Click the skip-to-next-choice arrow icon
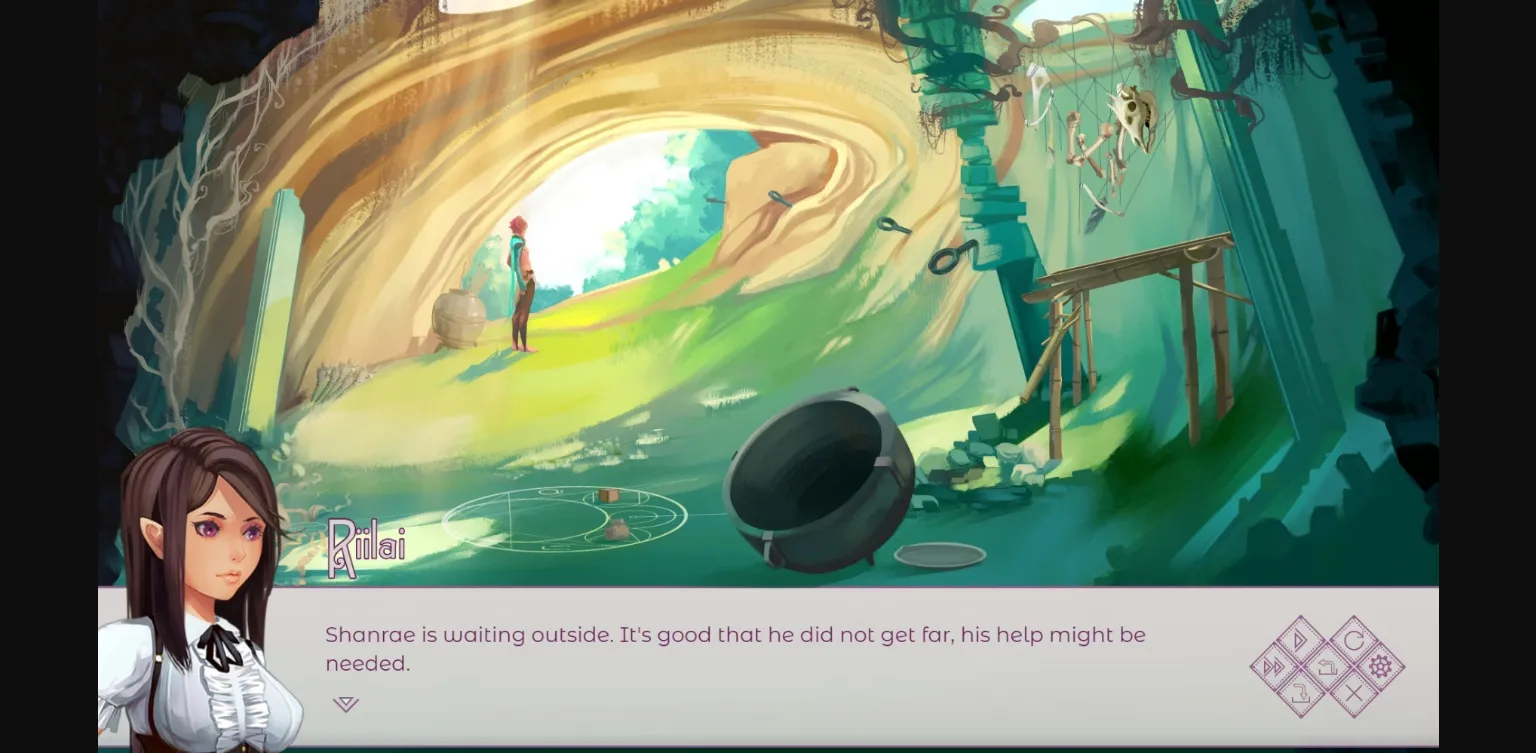1536x753 pixels. (x=1300, y=691)
